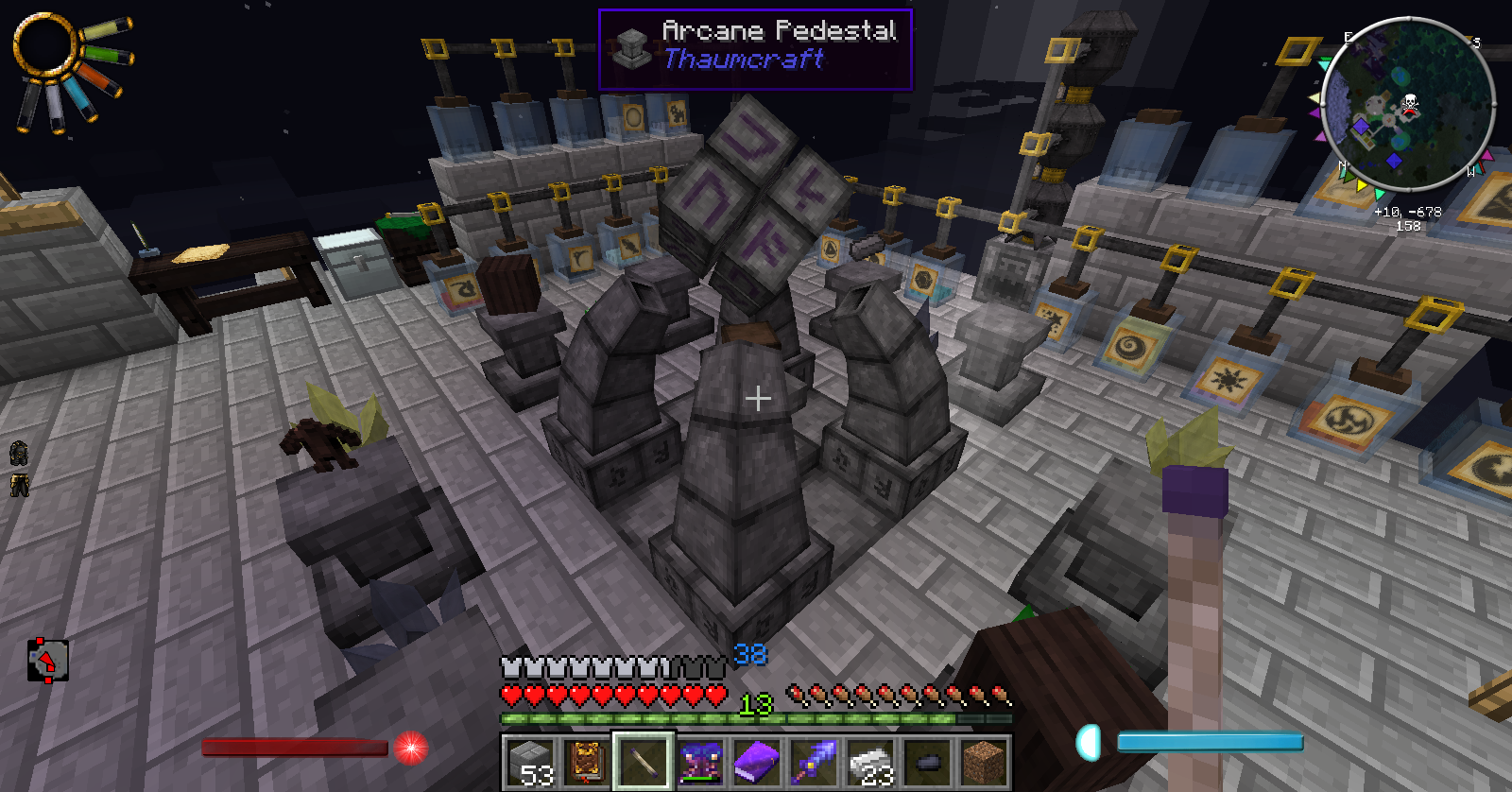Select the purple book hotbar slot
This screenshot has height=792, width=1512.
coord(757,762)
